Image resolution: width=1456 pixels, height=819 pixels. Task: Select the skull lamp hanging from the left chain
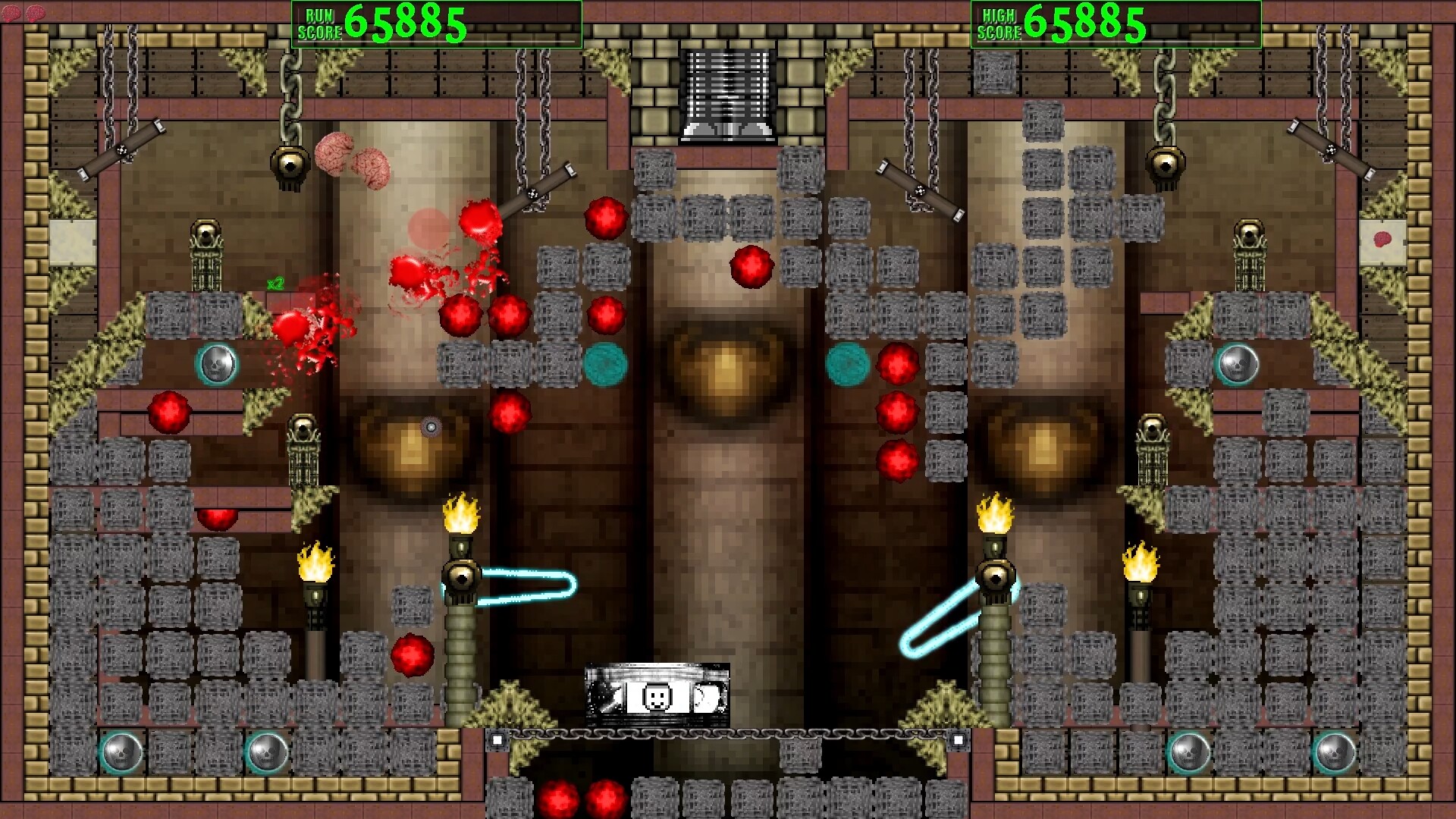290,163
